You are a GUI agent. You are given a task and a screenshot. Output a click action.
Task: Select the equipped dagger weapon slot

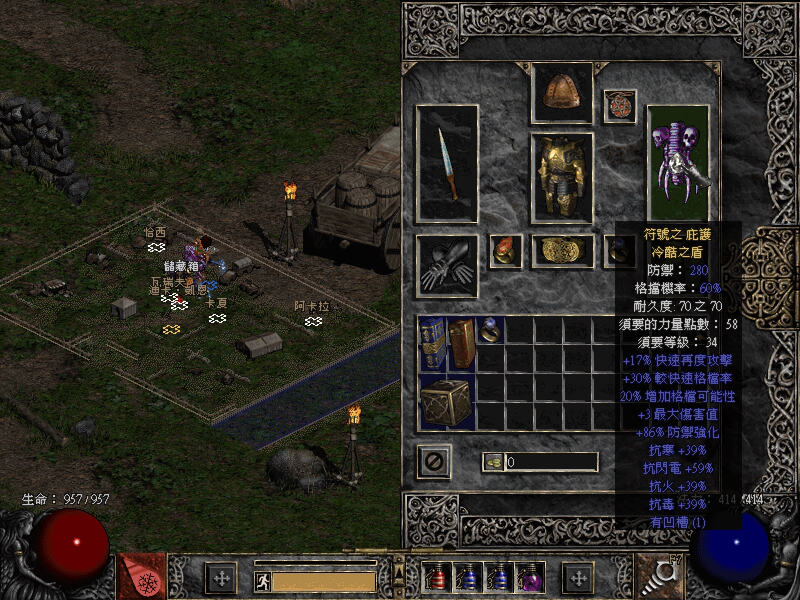(447, 163)
